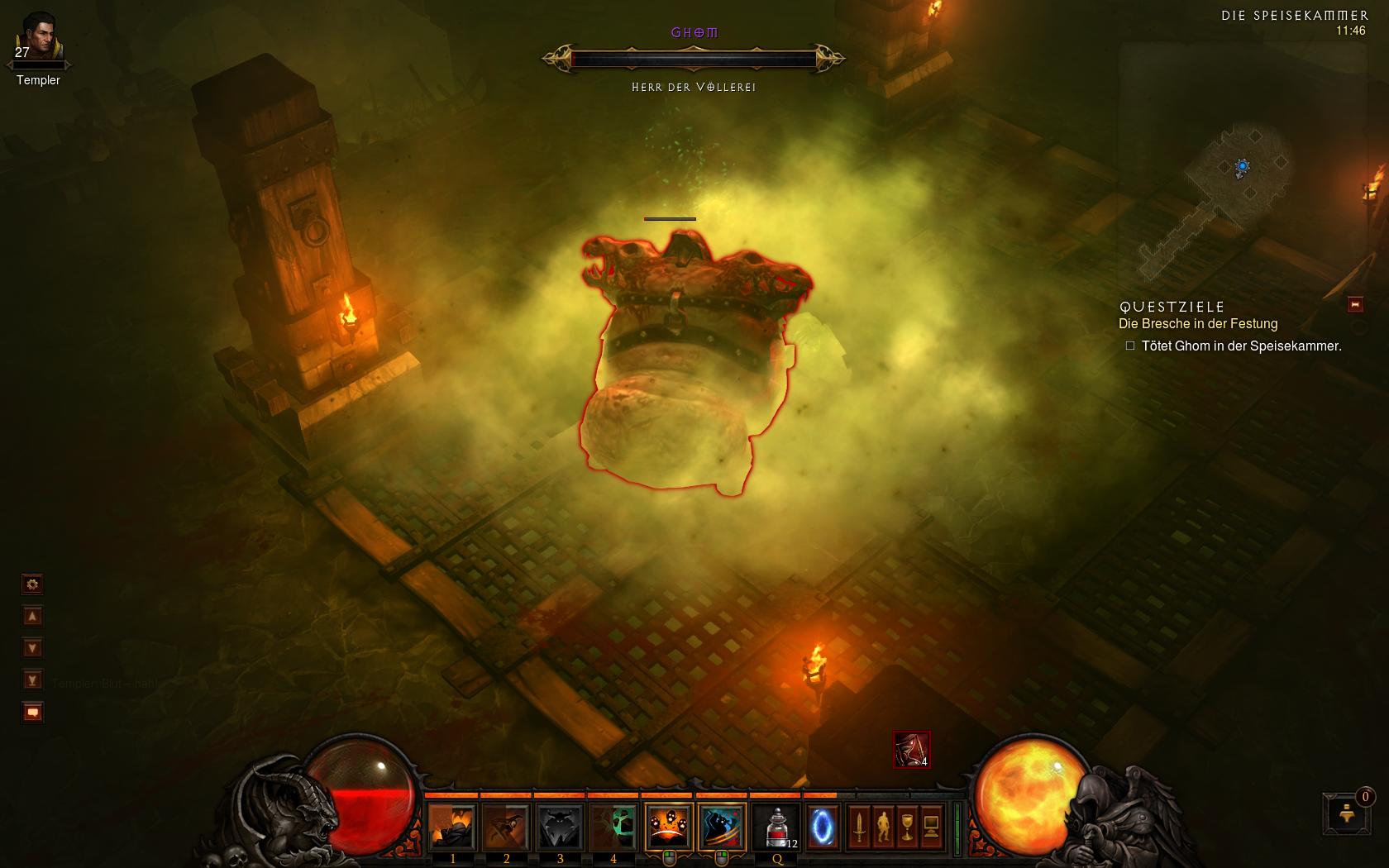The image size is (1389, 868).
Task: Open the game menu monitor button
Action: 931,825
